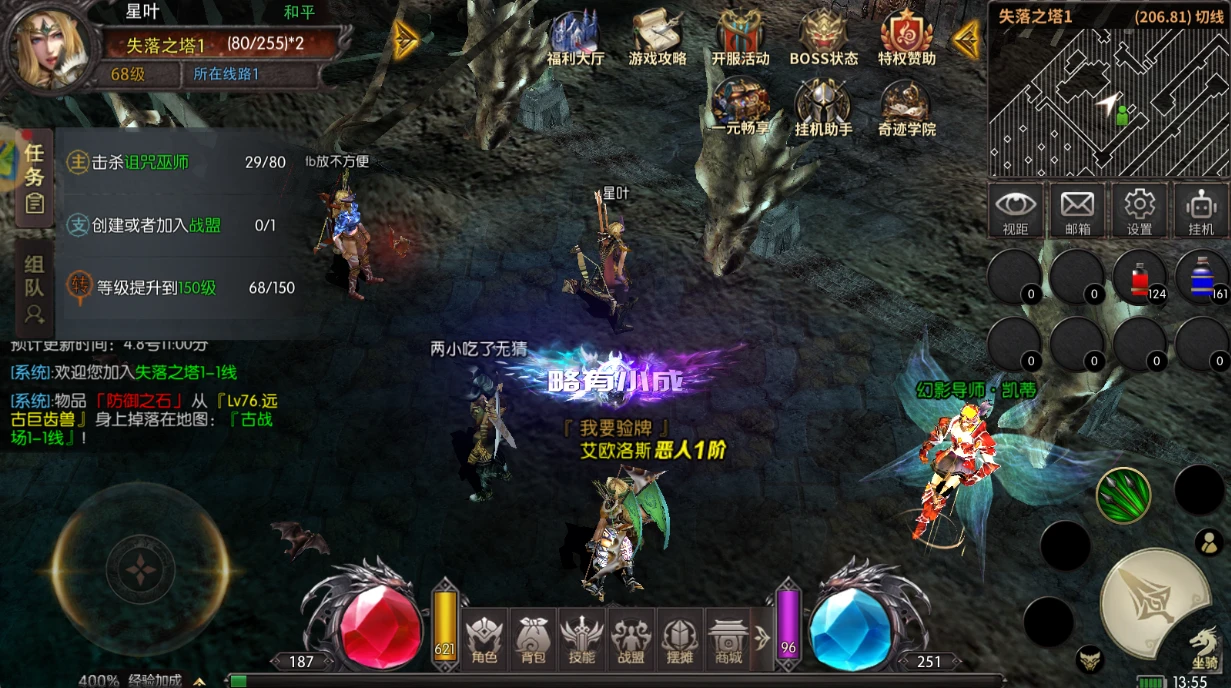Viewport: 1231px width, 688px height.
Task: Switch to the 组队 team tab
Action: point(34,288)
